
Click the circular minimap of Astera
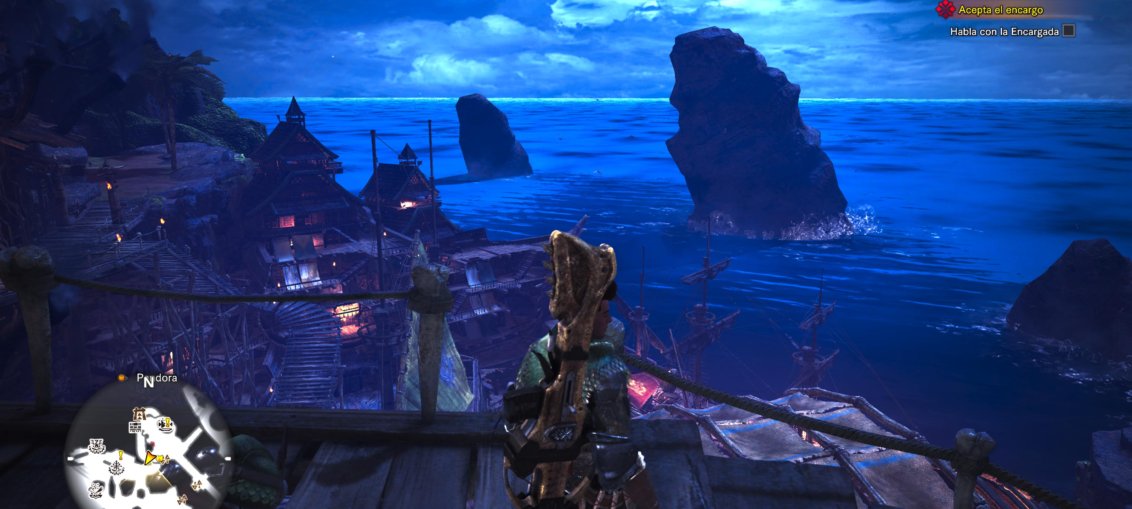[147, 448]
